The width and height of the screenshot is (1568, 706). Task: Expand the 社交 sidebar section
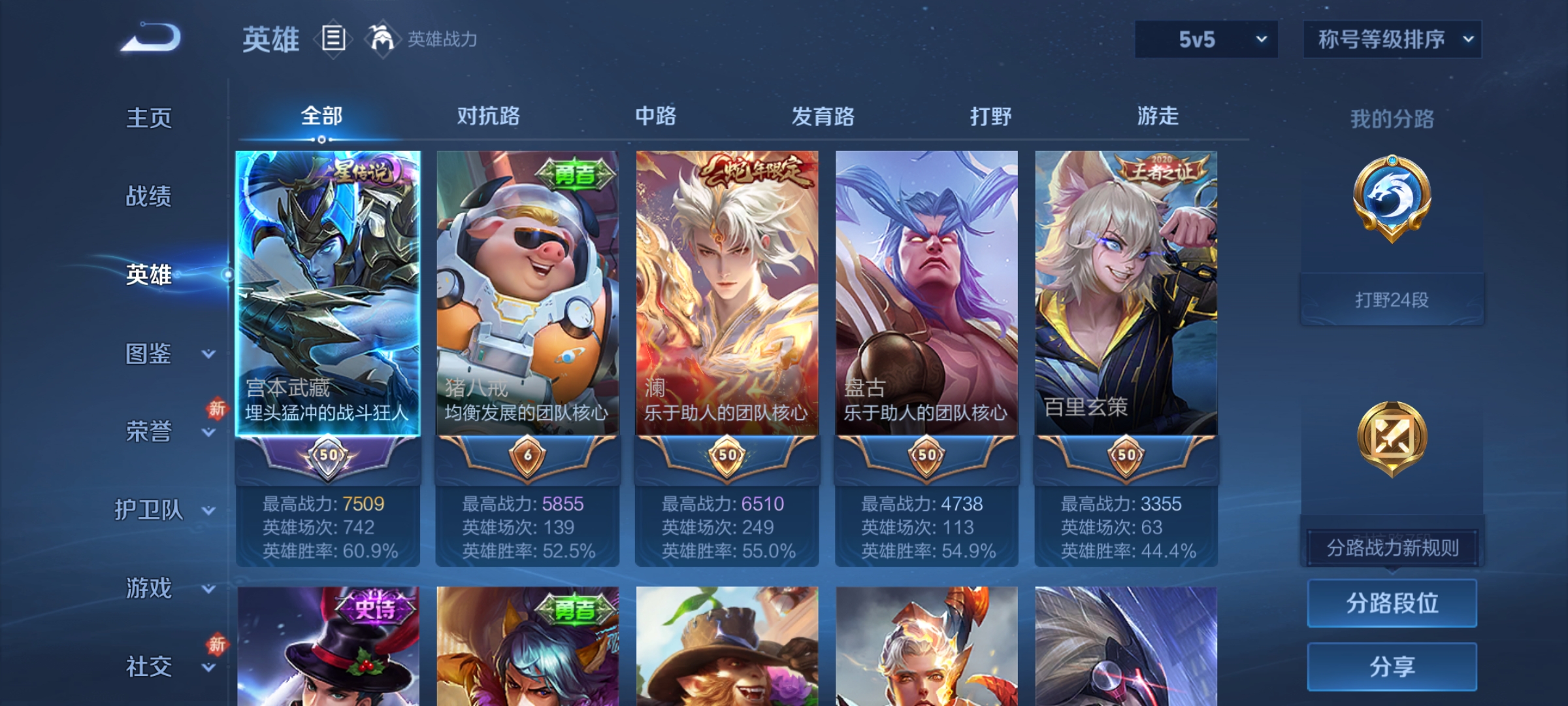click(x=150, y=667)
